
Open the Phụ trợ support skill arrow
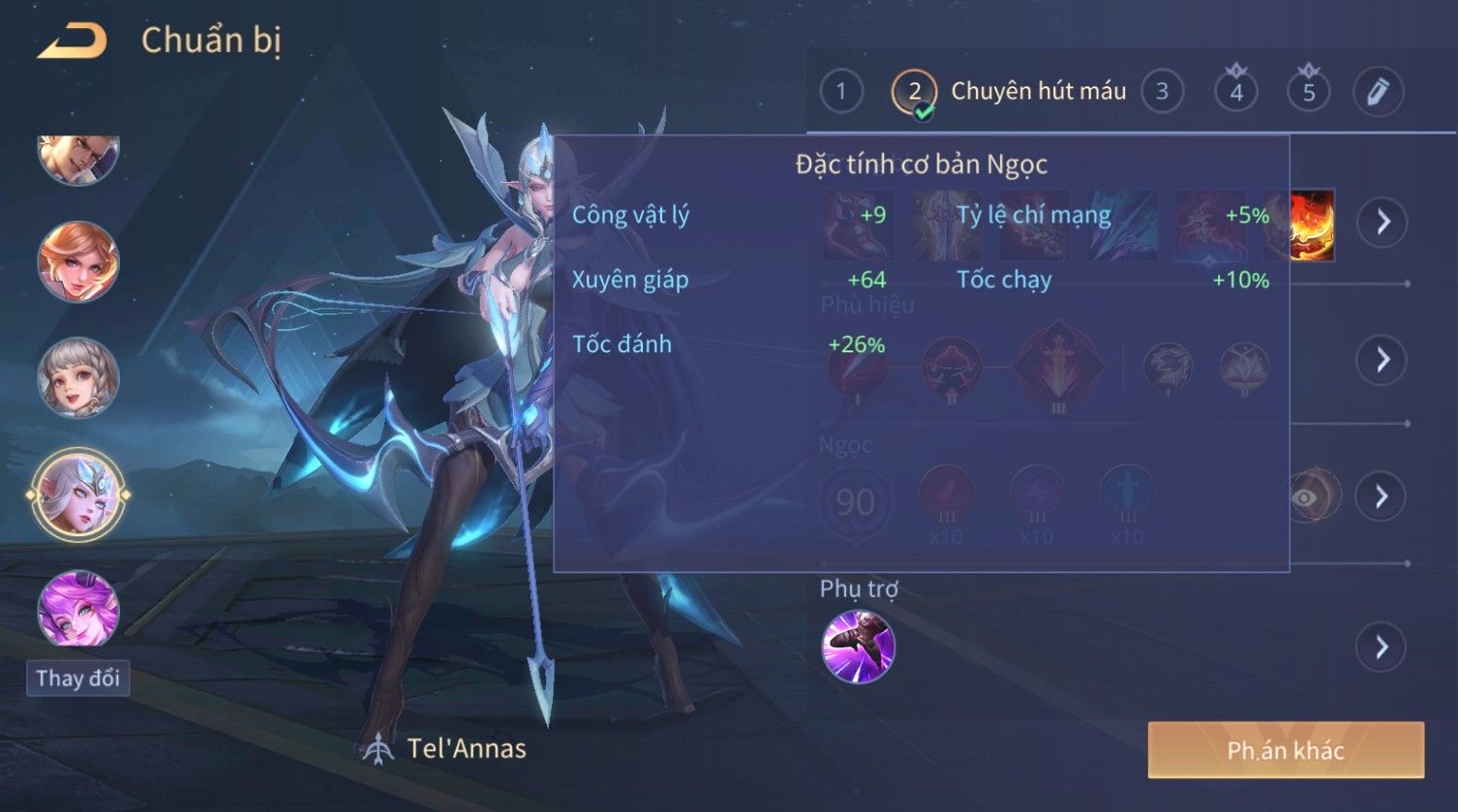pyautogui.click(x=1382, y=647)
